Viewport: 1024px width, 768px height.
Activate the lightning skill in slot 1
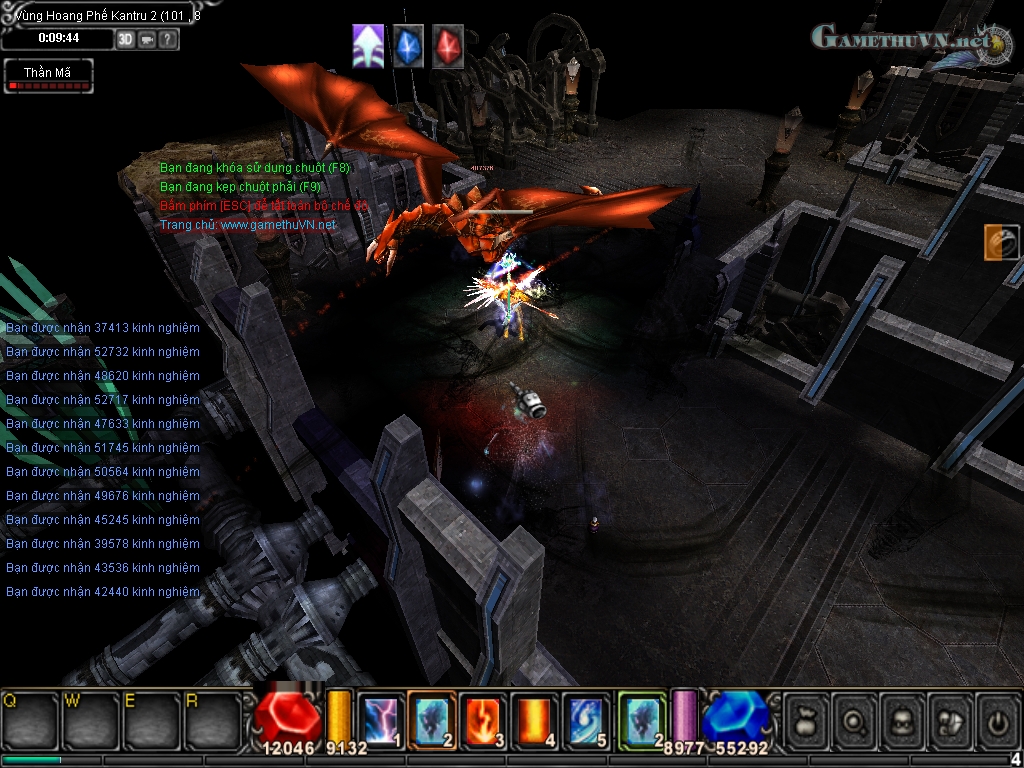click(380, 720)
